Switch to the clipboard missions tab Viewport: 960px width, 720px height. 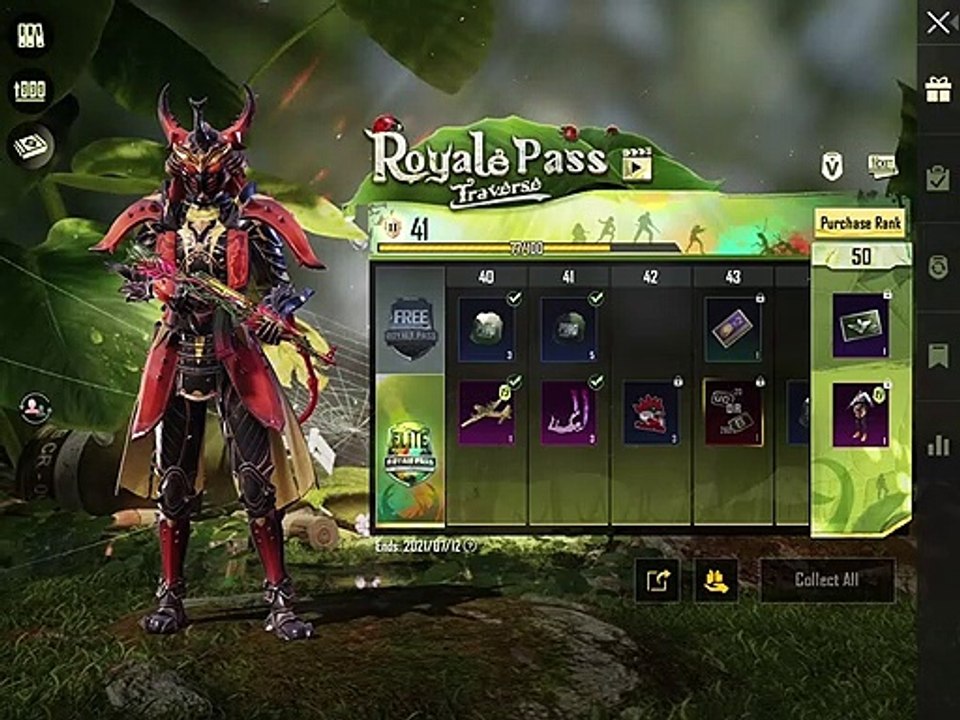[938, 178]
